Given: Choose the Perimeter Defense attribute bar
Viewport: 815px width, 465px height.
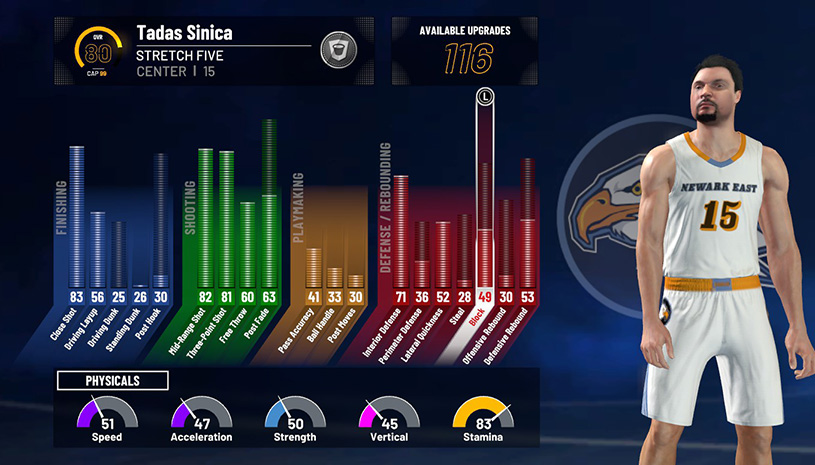Looking at the screenshot, I should (x=422, y=255).
